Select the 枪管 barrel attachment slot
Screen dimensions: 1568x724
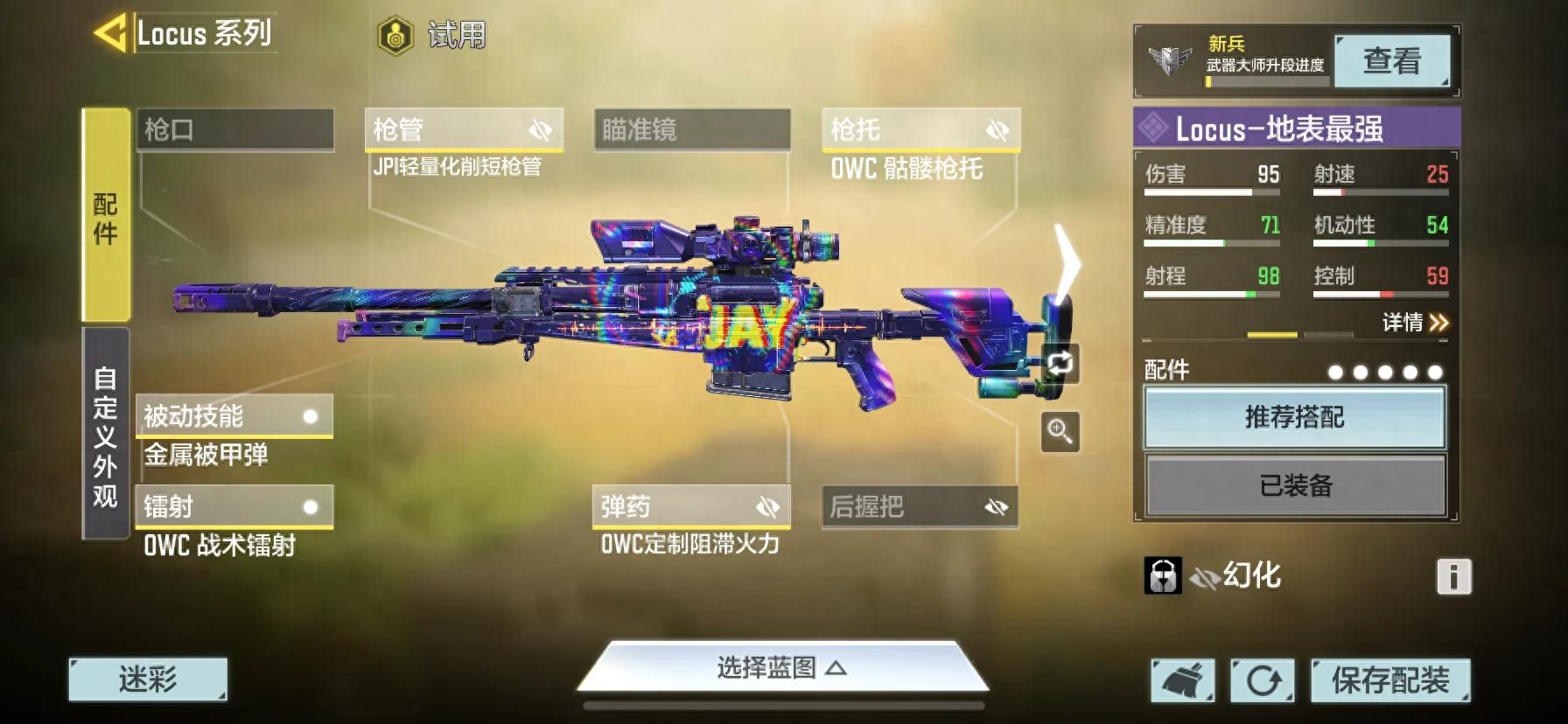[x=463, y=130]
